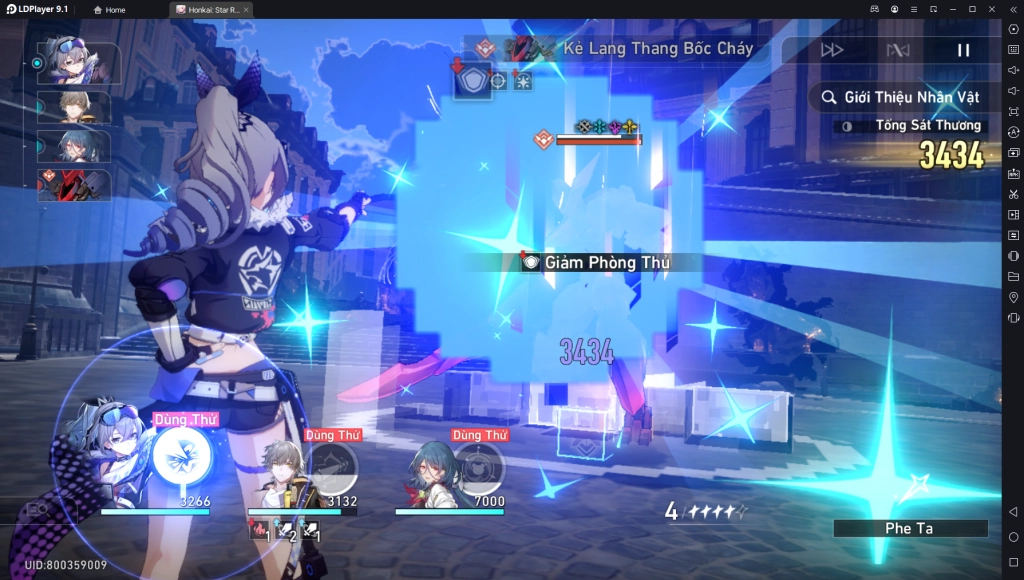Inspect enemy shield debuff icon
This screenshot has height=580, width=1024.
[x=473, y=80]
